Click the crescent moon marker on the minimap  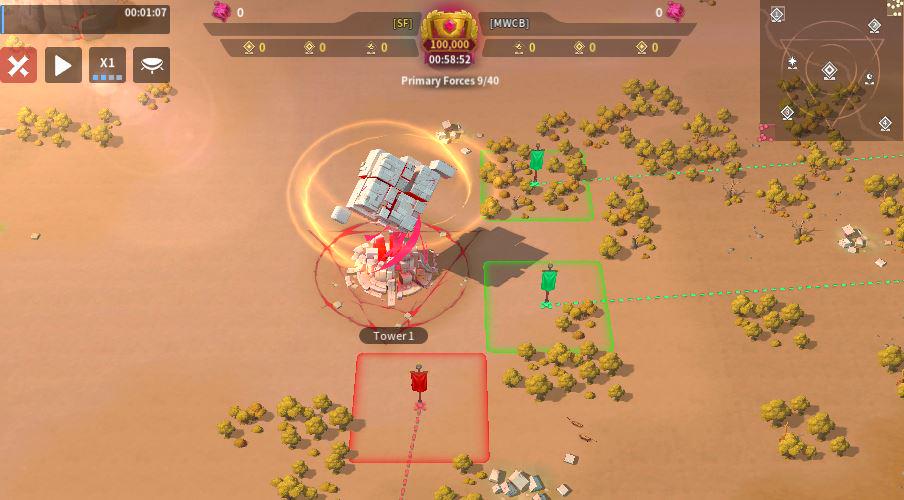tap(869, 77)
